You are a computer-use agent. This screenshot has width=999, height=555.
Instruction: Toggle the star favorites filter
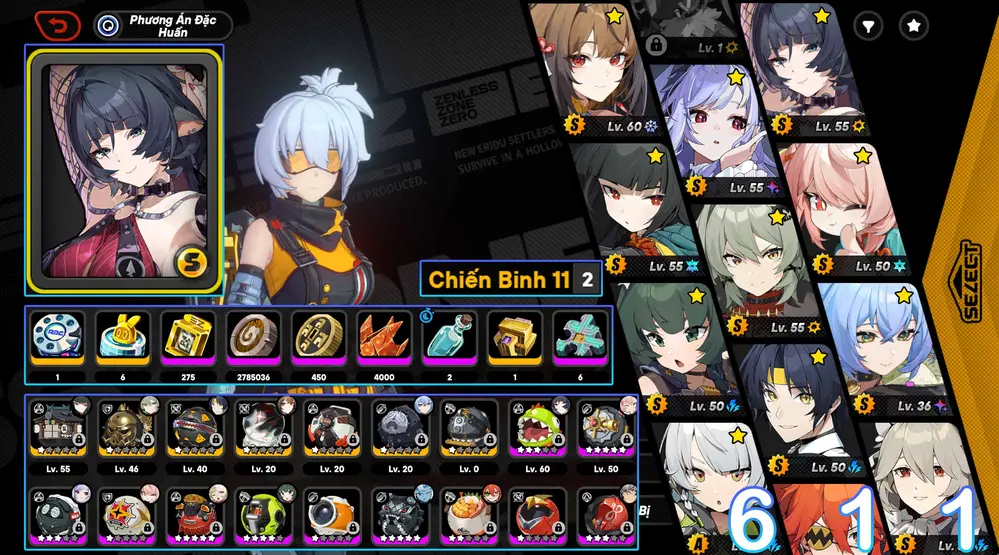(913, 26)
